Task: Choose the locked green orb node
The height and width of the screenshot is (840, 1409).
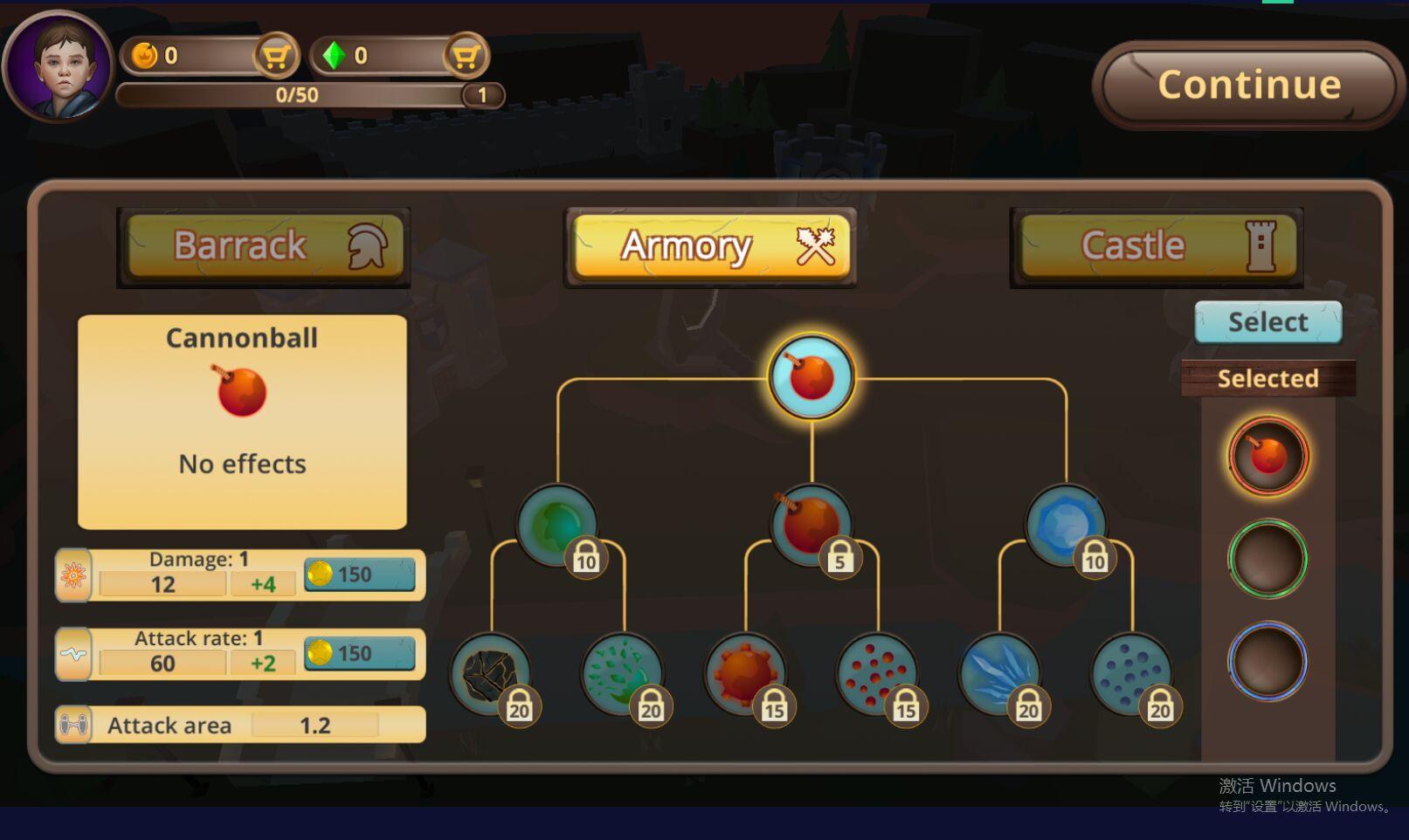Action: pyautogui.click(x=556, y=524)
